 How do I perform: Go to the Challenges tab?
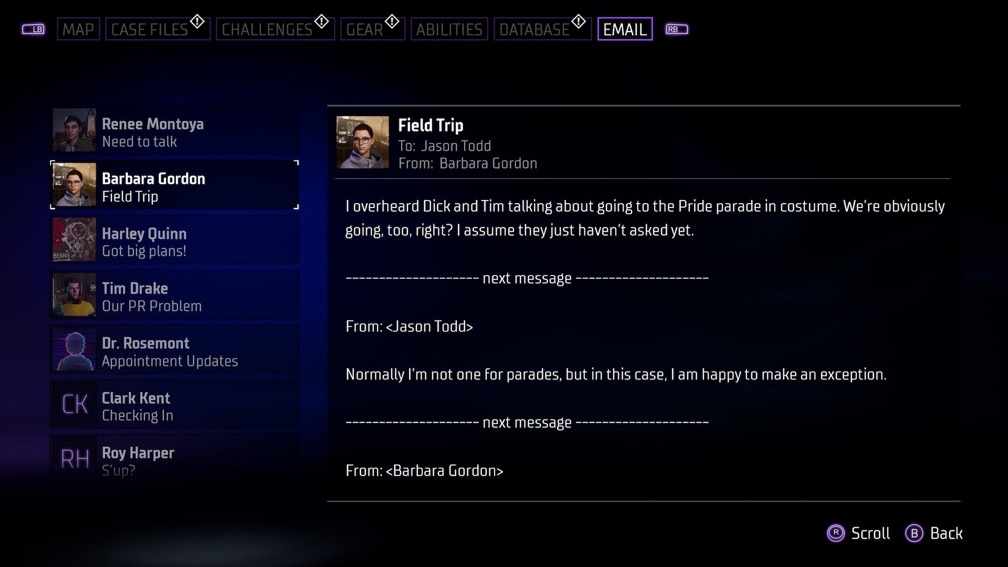coord(266,29)
